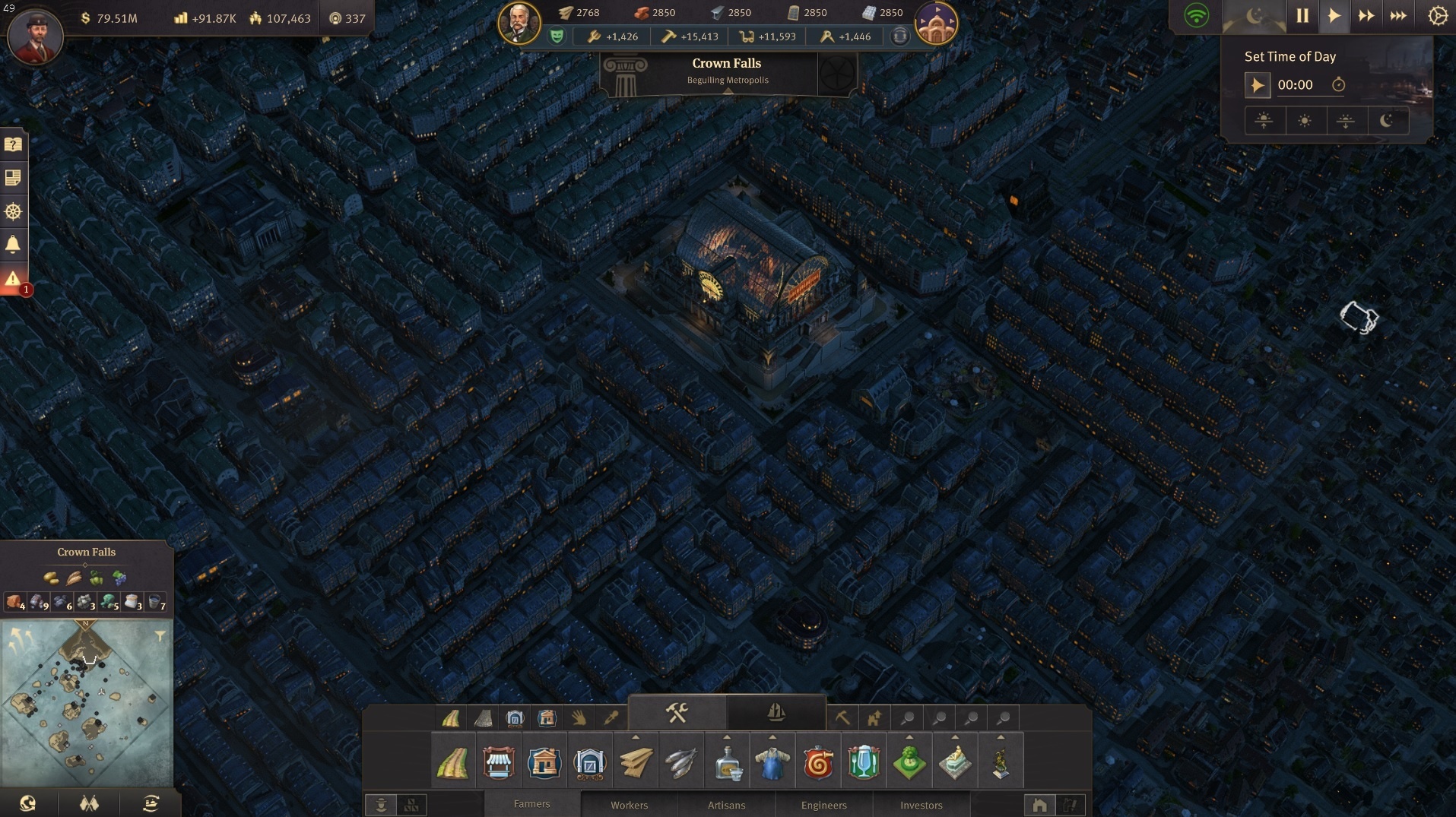Open the notification bell panel
Screen dimensions: 1456x817
click(14, 244)
